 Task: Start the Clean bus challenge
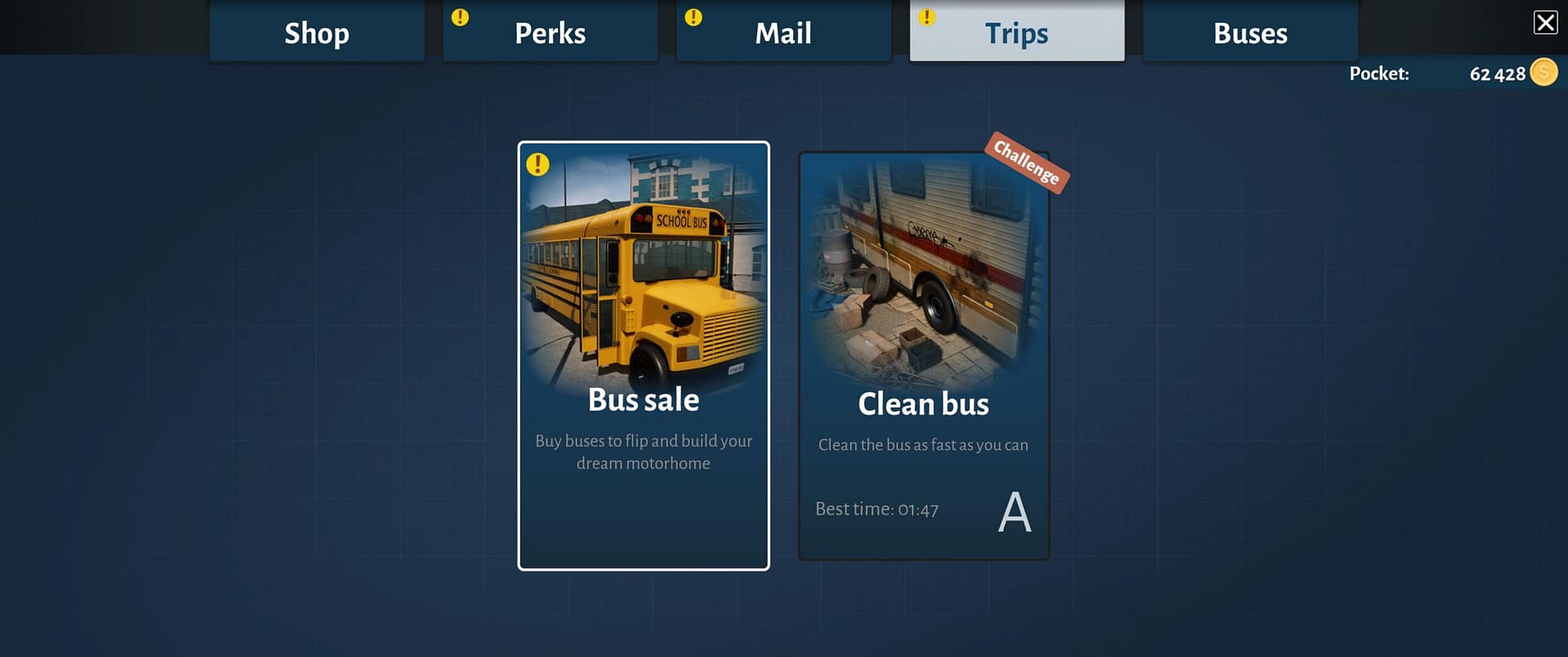pos(924,355)
